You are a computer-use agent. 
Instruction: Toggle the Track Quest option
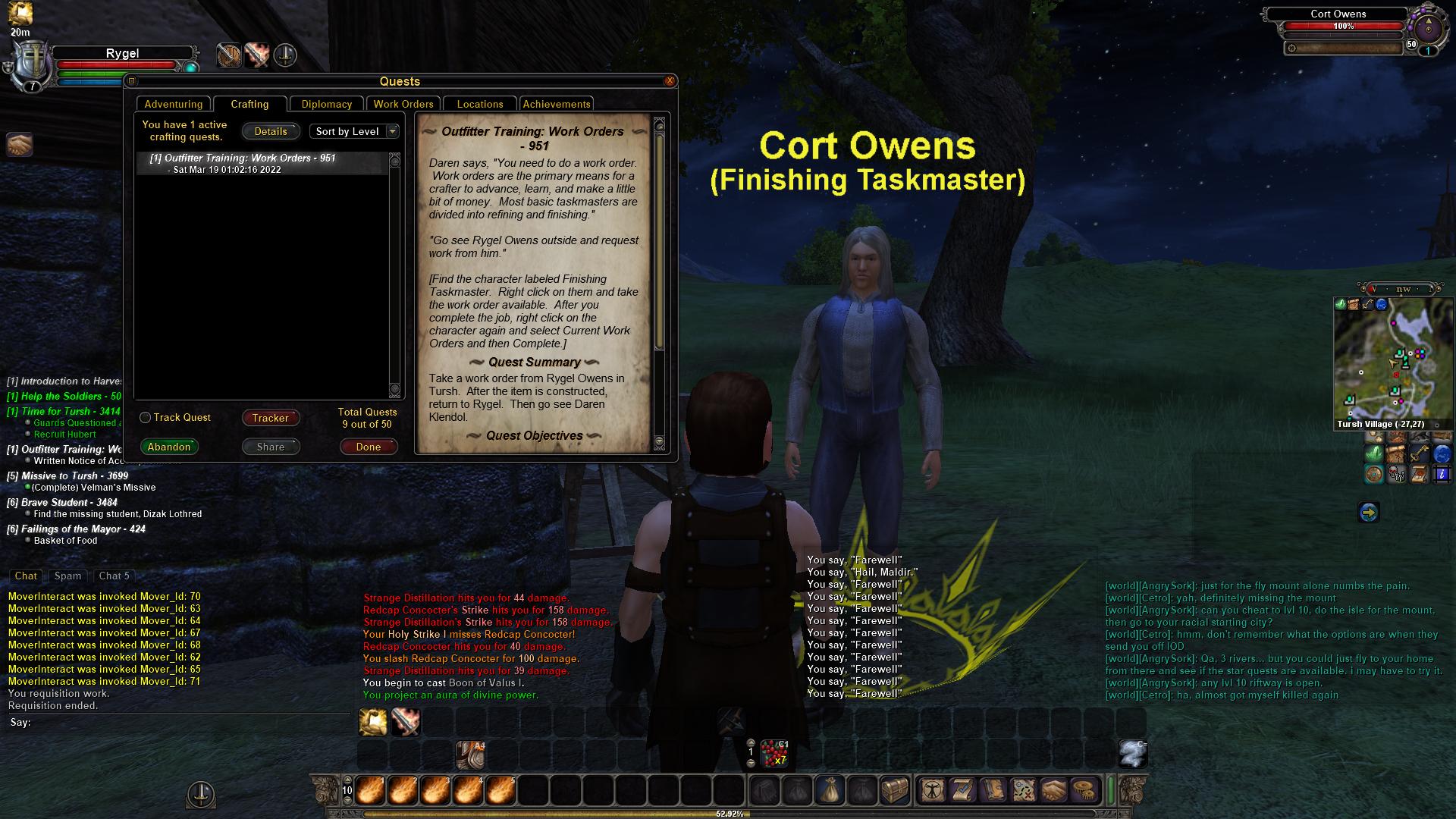146,418
